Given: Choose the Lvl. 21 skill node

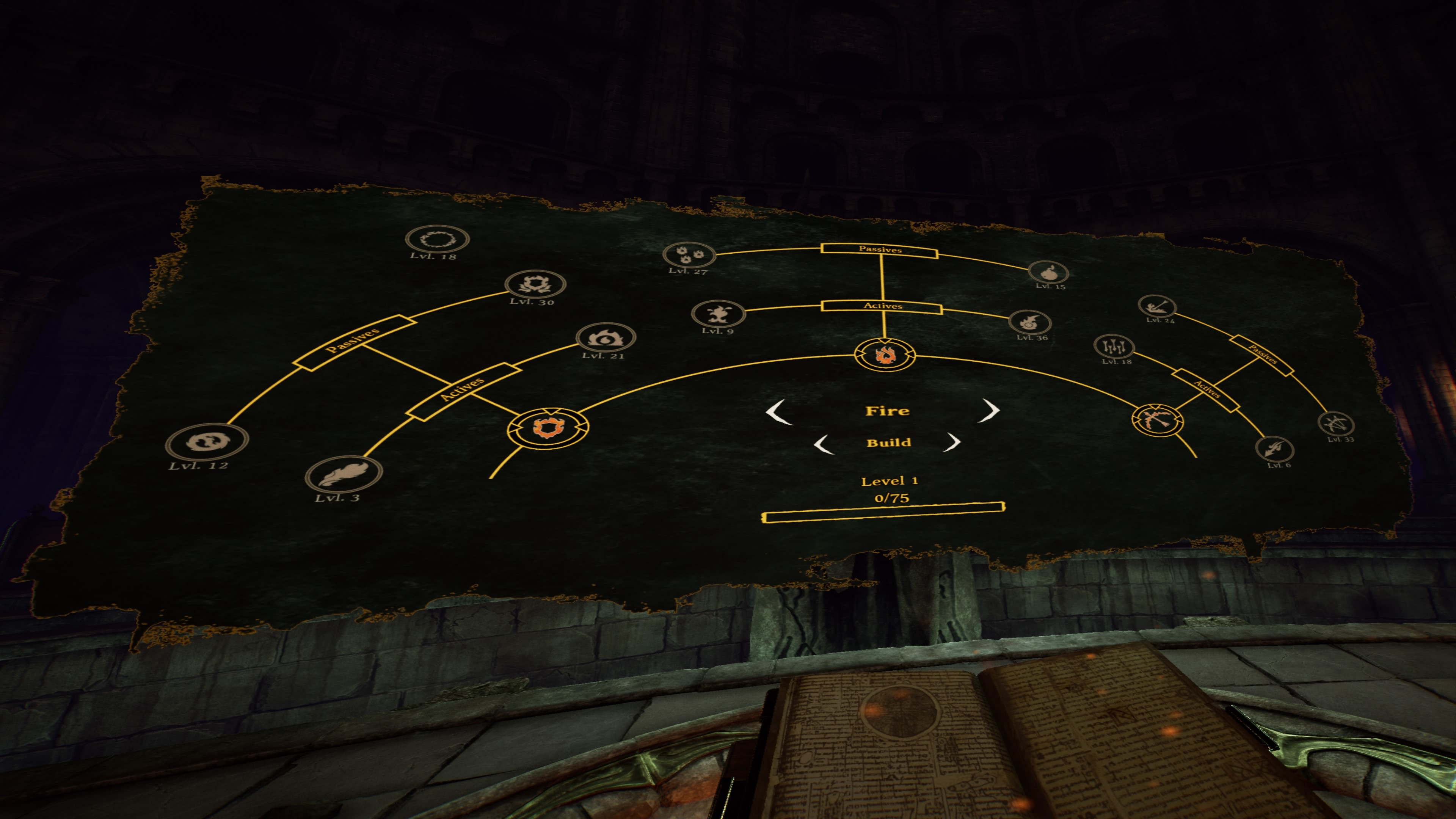Looking at the screenshot, I should pyautogui.click(x=606, y=337).
